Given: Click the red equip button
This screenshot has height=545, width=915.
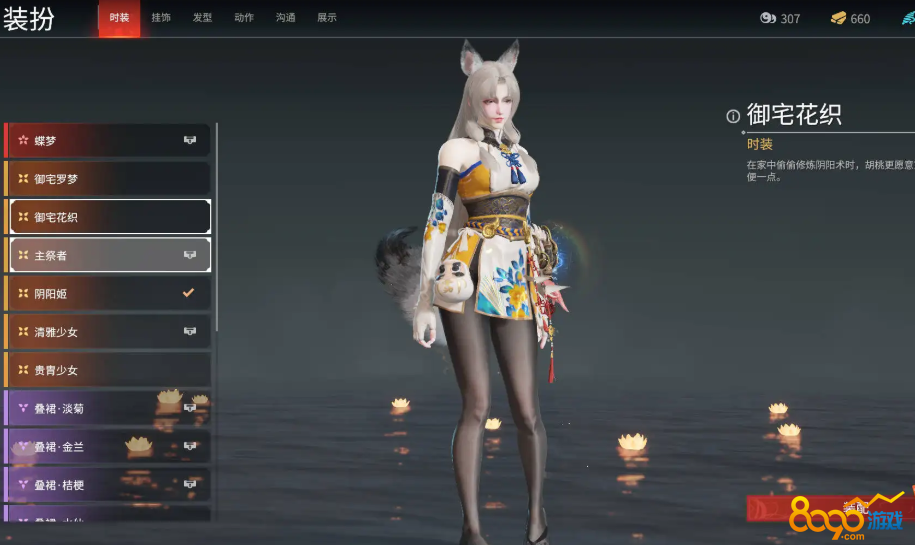Looking at the screenshot, I should (x=830, y=508).
